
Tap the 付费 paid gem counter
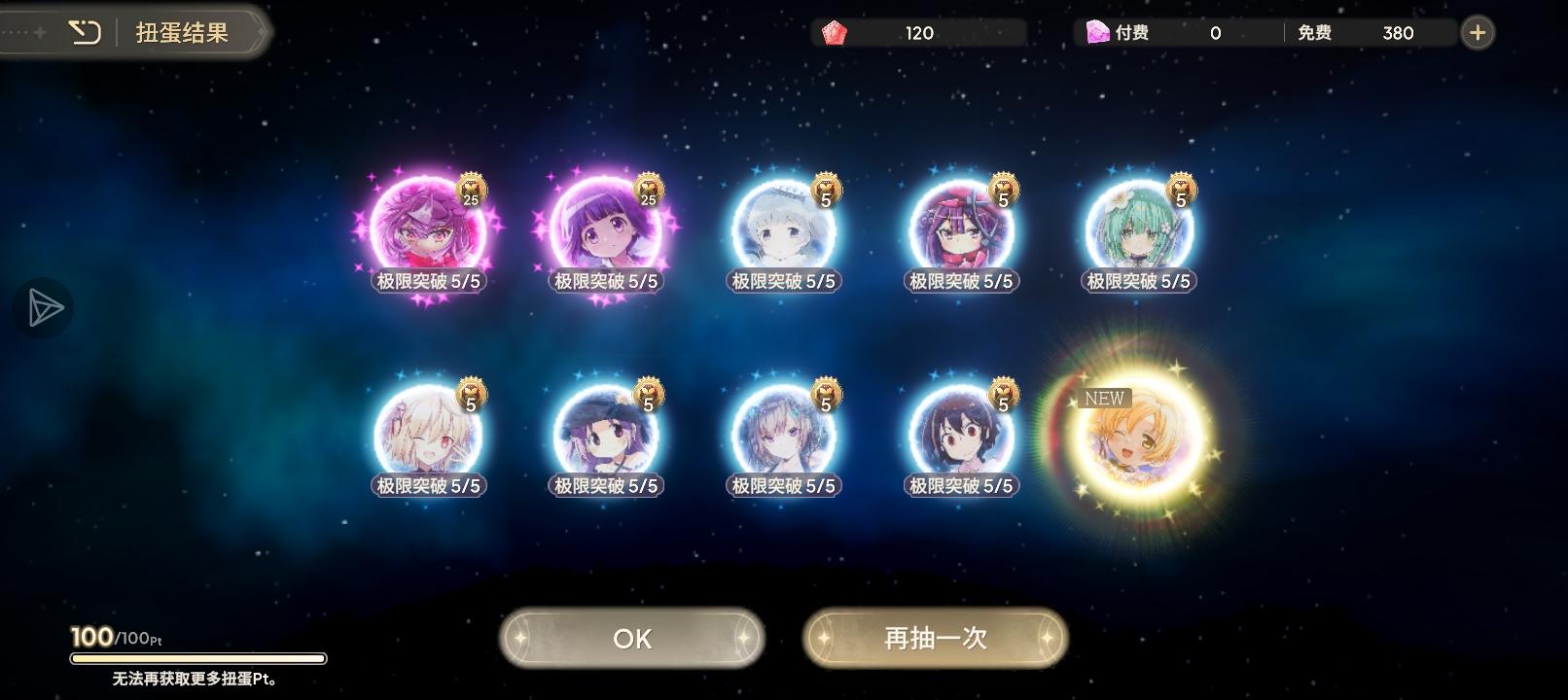coord(1165,32)
